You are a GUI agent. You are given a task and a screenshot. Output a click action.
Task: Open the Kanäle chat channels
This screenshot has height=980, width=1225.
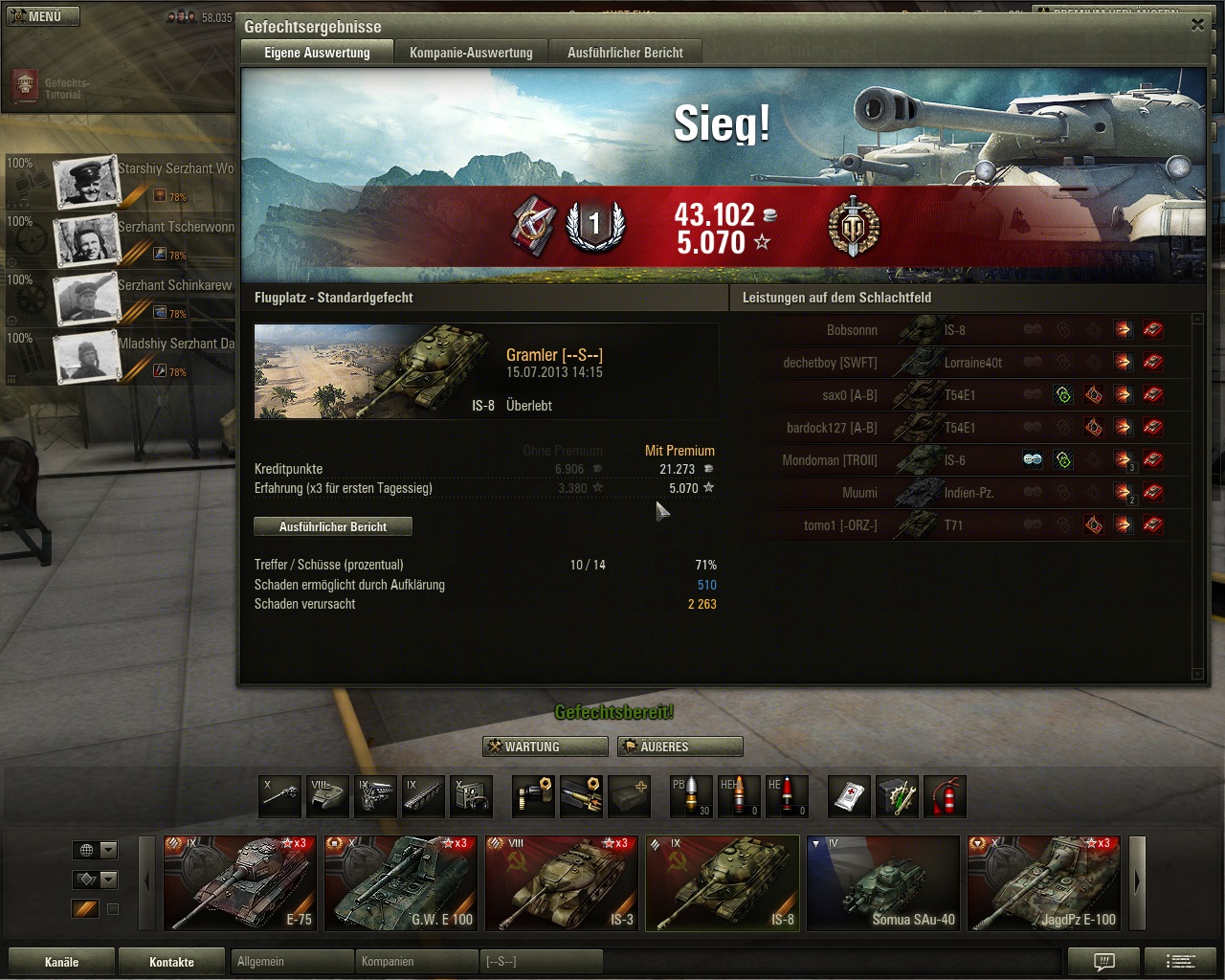[x=61, y=962]
